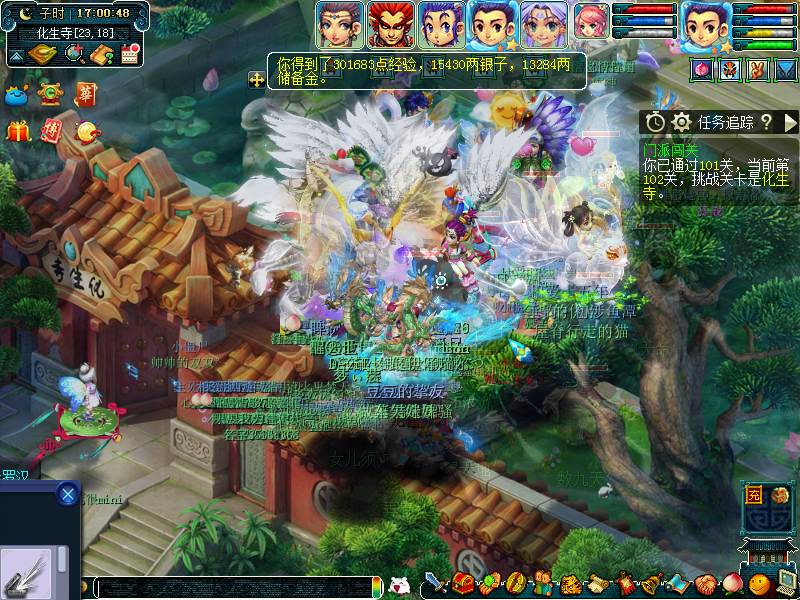Click the opera mask buff icon

pos(730,69)
